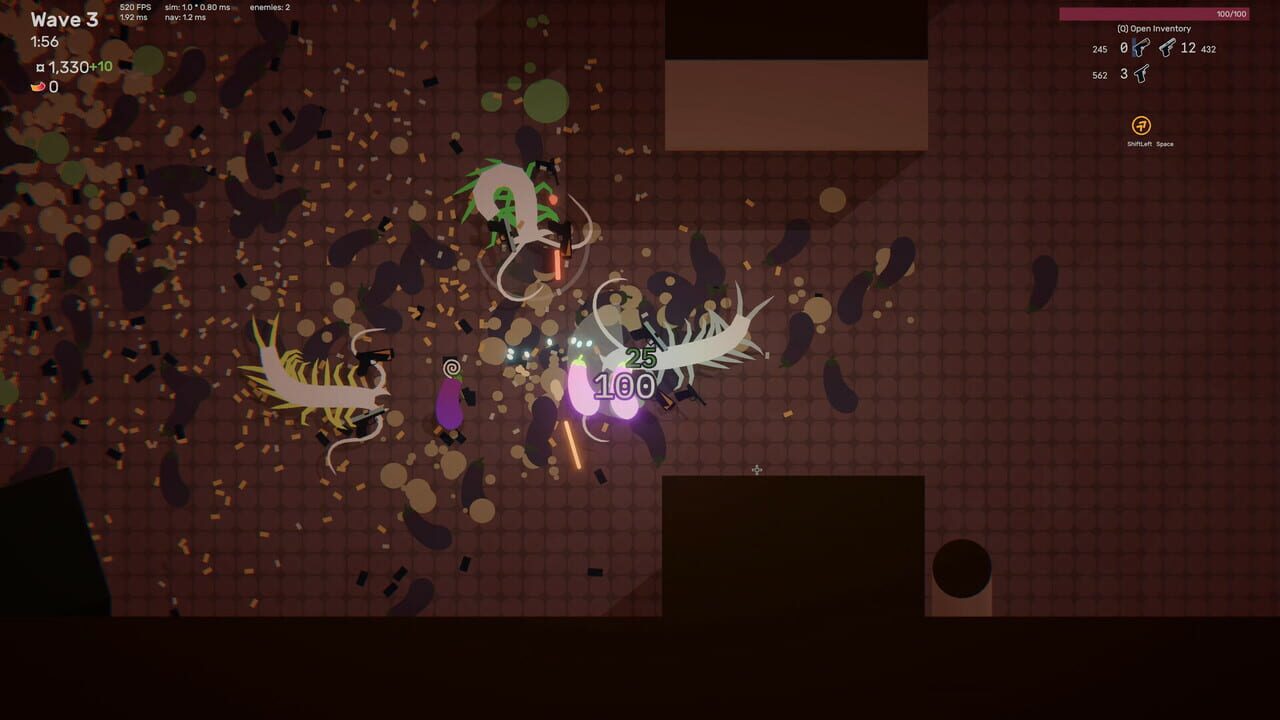Click the Space keybind label

pyautogui.click(x=1165, y=144)
